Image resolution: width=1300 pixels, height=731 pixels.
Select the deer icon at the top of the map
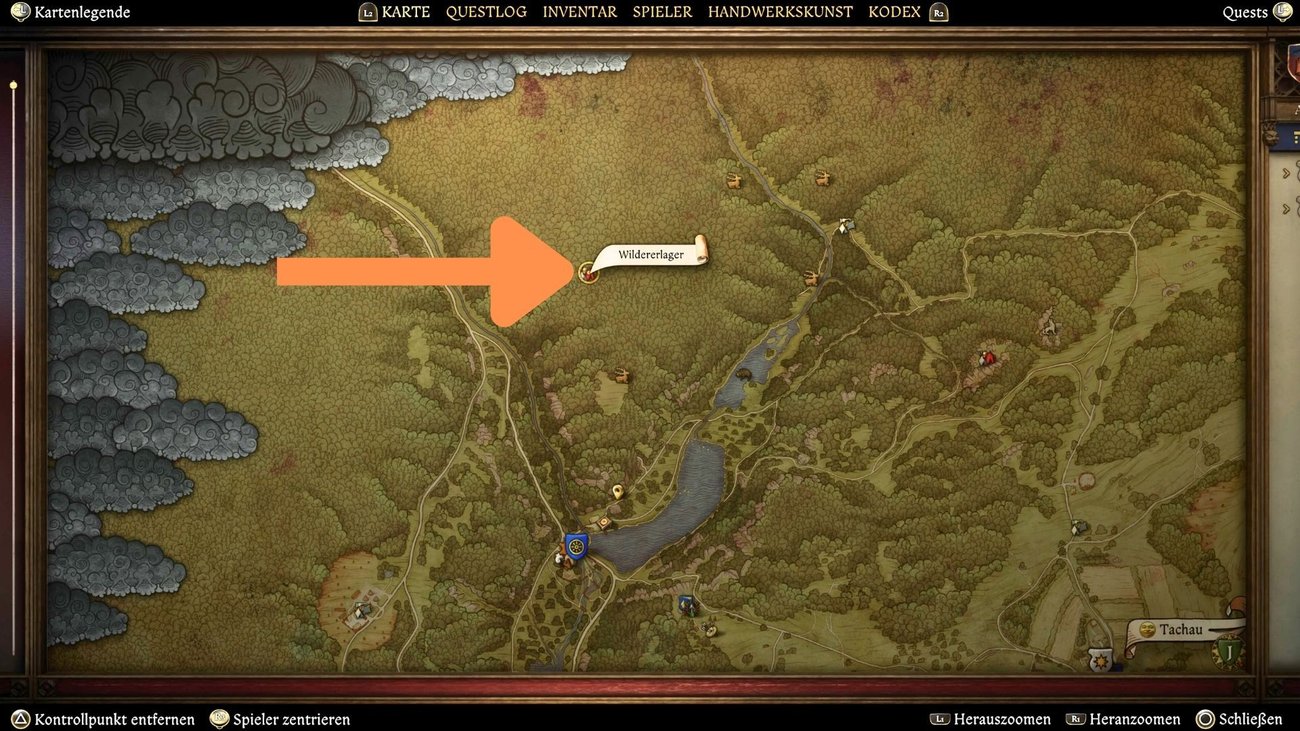pos(733,181)
